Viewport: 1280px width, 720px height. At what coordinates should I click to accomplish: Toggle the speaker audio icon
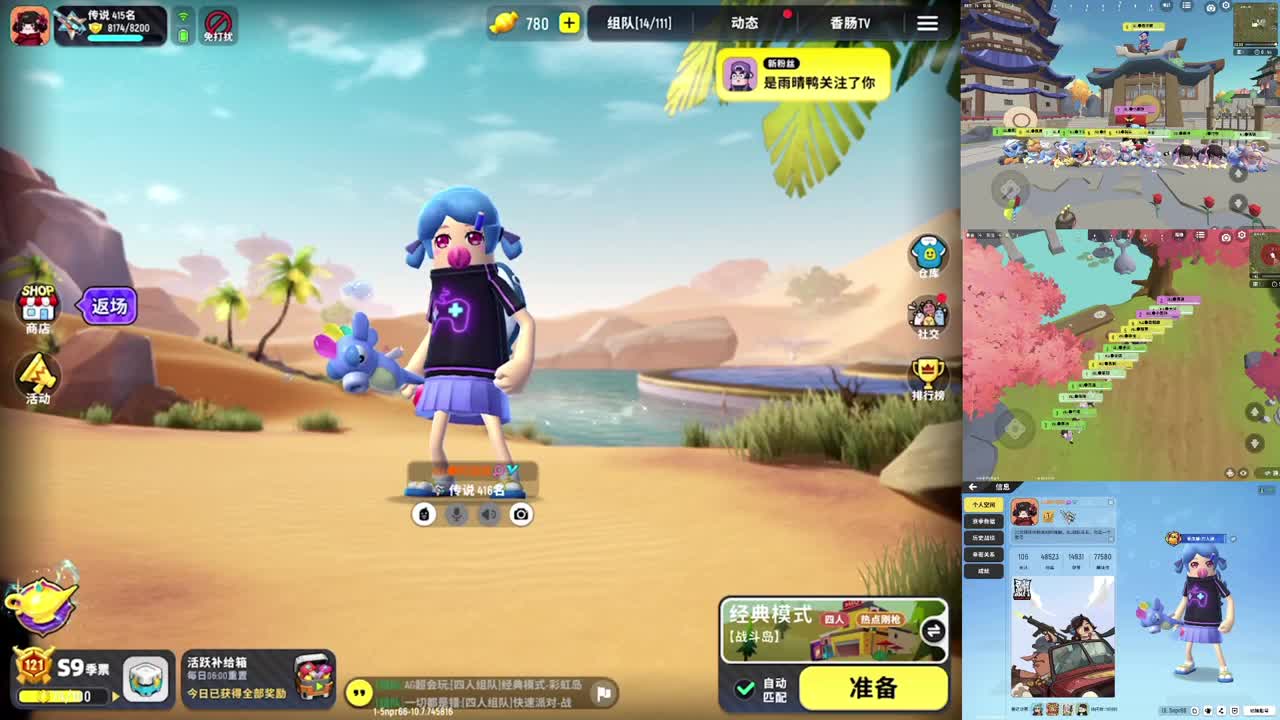489,514
